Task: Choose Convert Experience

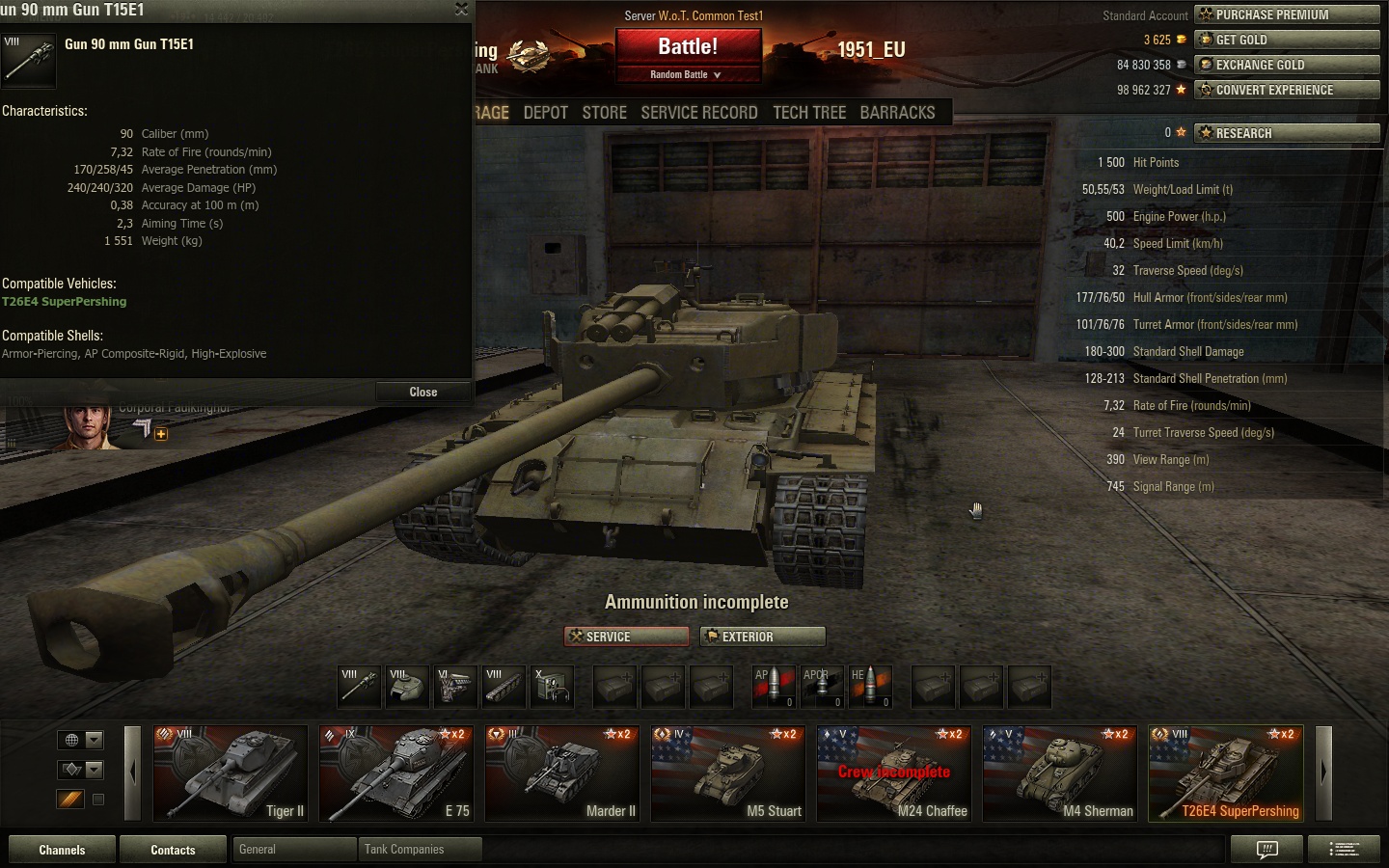Action: click(1287, 90)
